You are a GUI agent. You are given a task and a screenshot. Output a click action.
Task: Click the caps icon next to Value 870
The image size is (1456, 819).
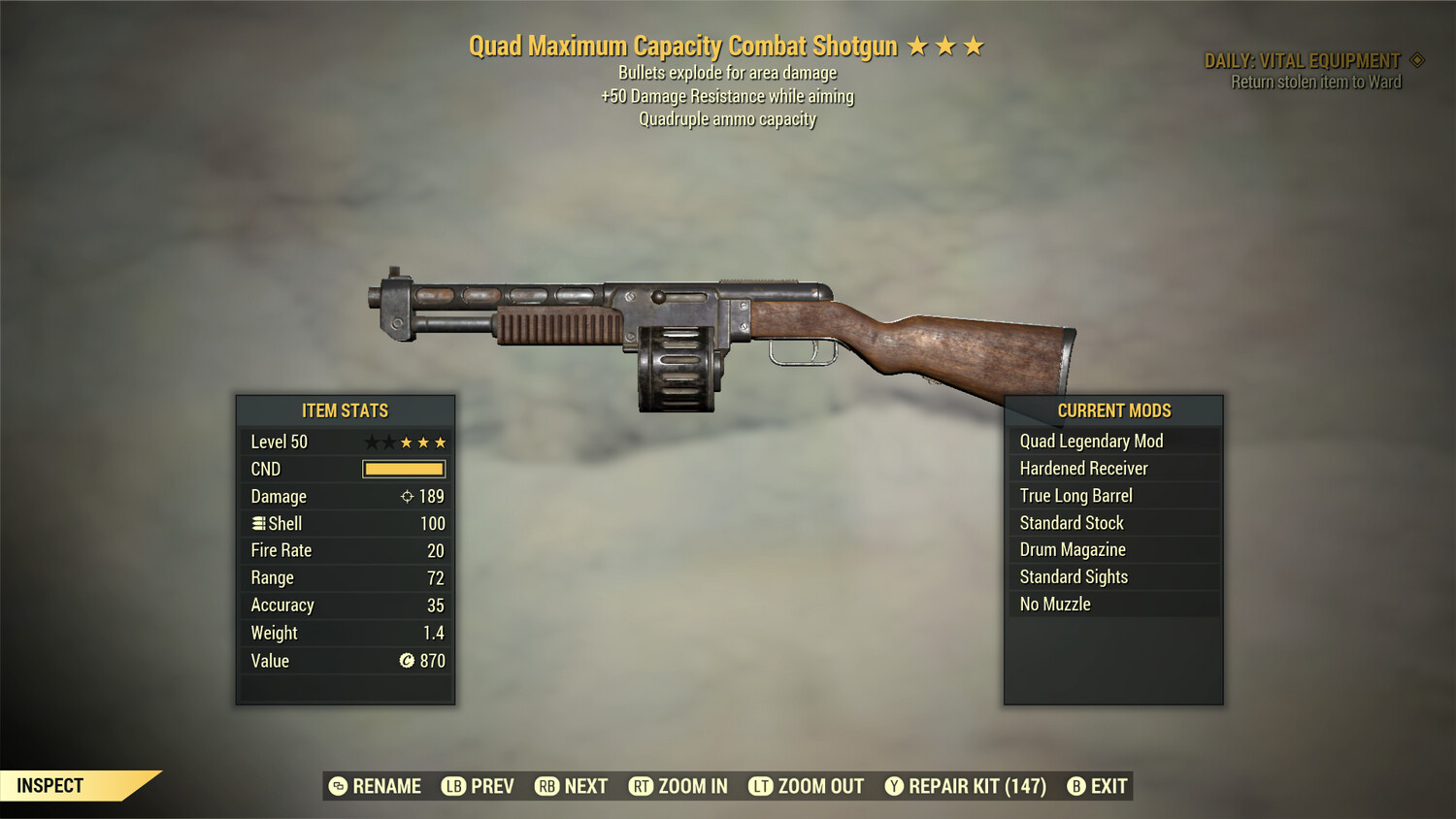click(x=405, y=661)
